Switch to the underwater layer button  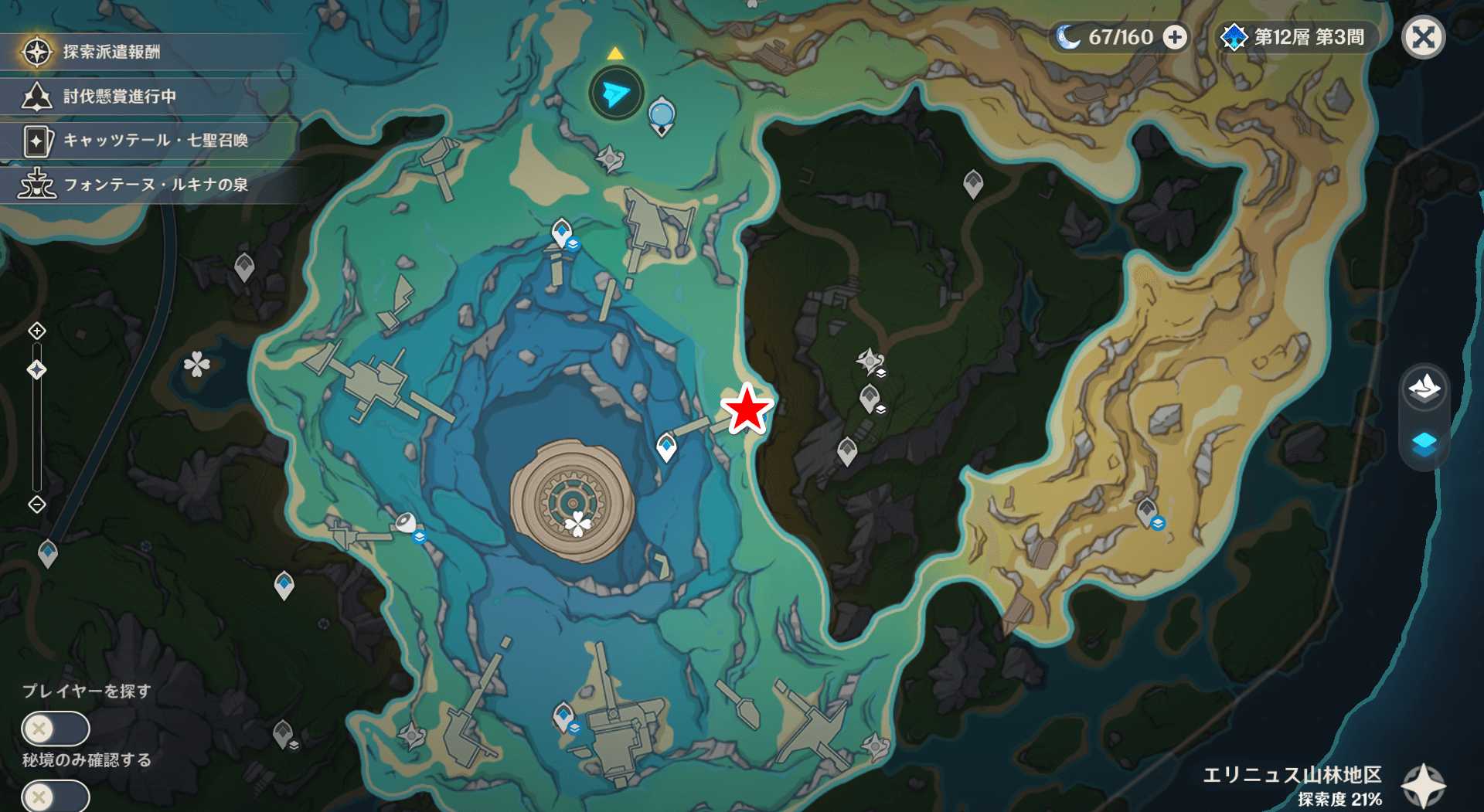[x=1424, y=444]
